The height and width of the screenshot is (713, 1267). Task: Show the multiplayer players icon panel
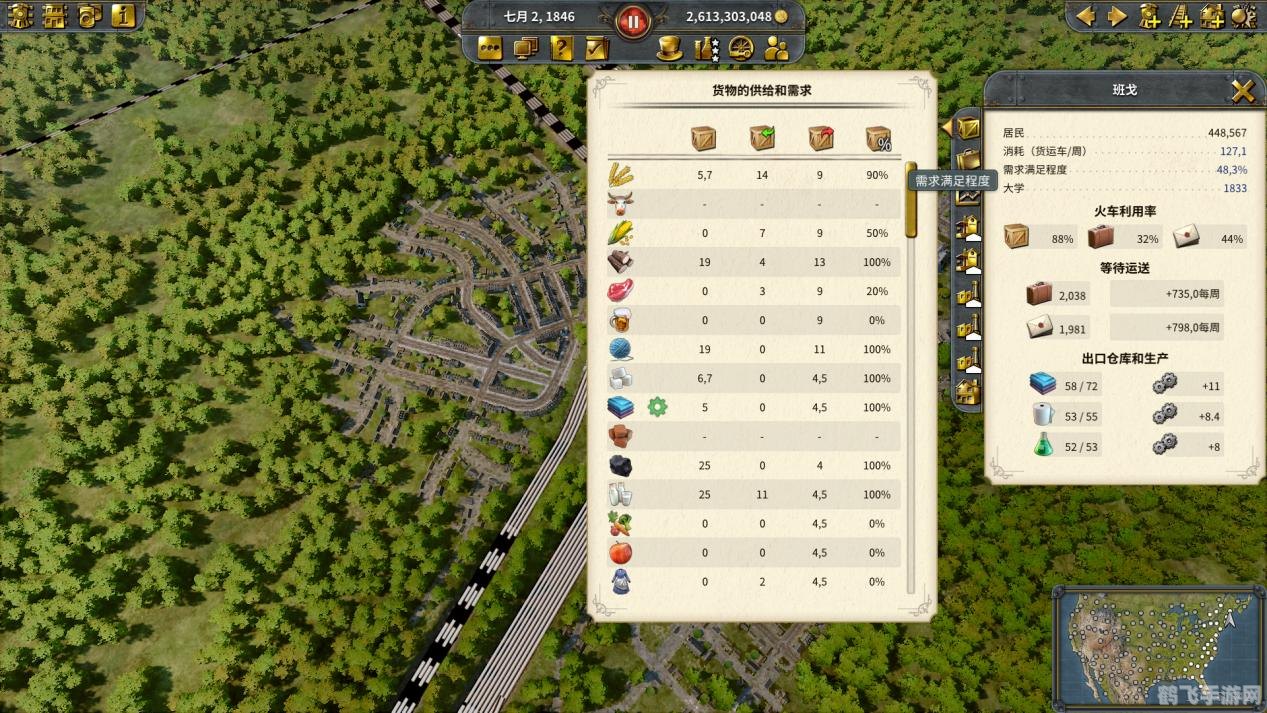(776, 48)
